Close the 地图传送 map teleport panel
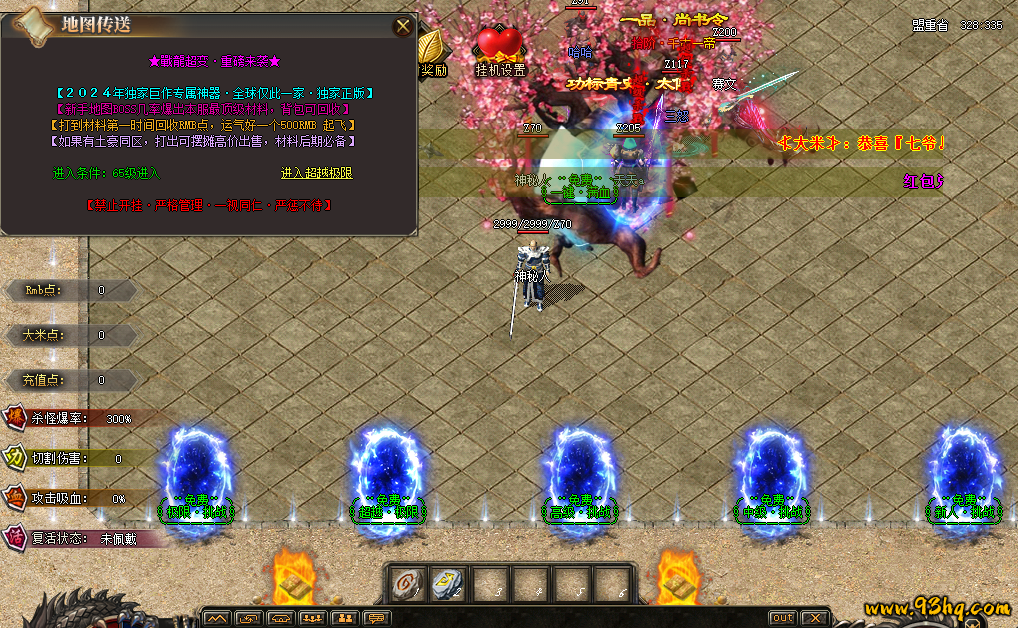This screenshot has width=1018, height=628. 403,26
